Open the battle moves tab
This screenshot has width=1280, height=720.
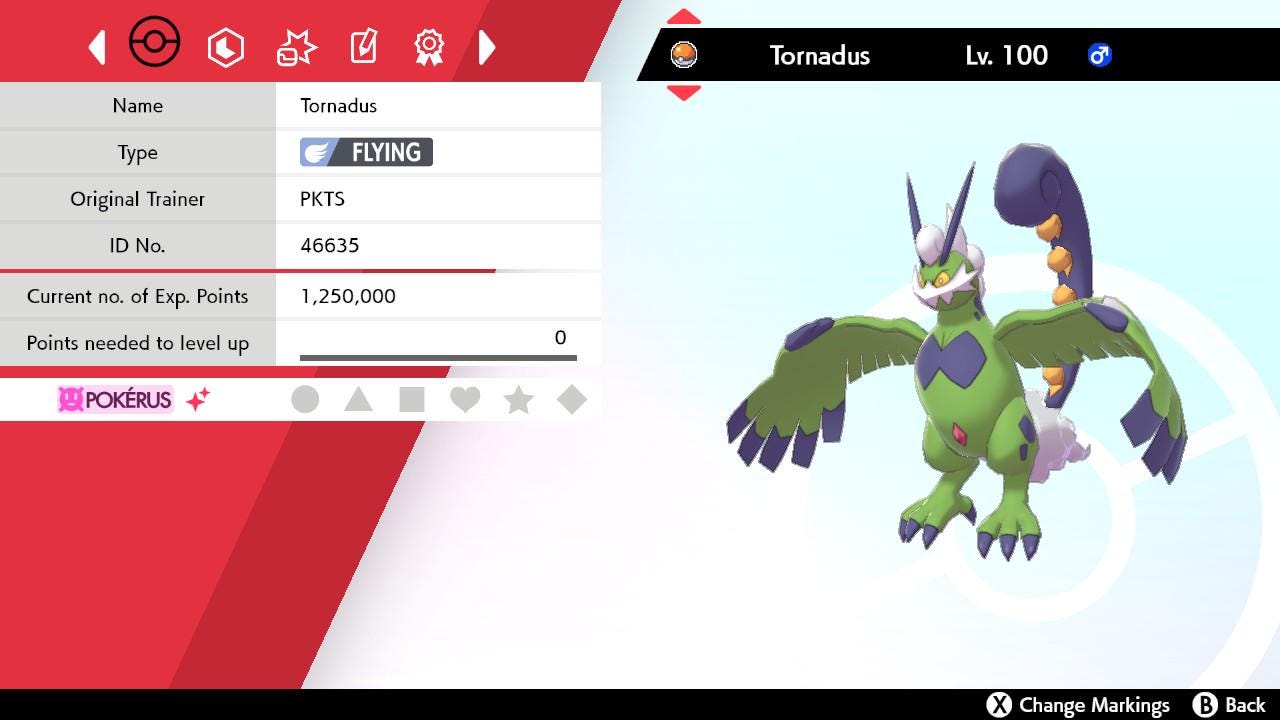tap(296, 47)
